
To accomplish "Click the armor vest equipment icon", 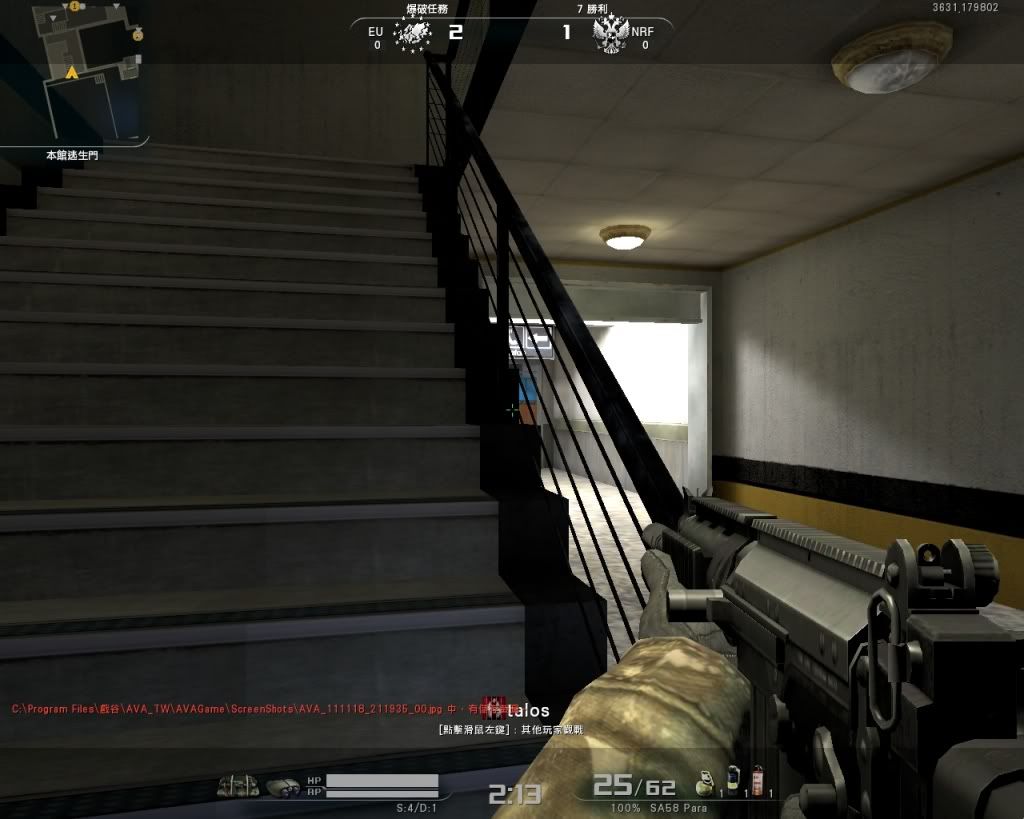I will click(238, 787).
